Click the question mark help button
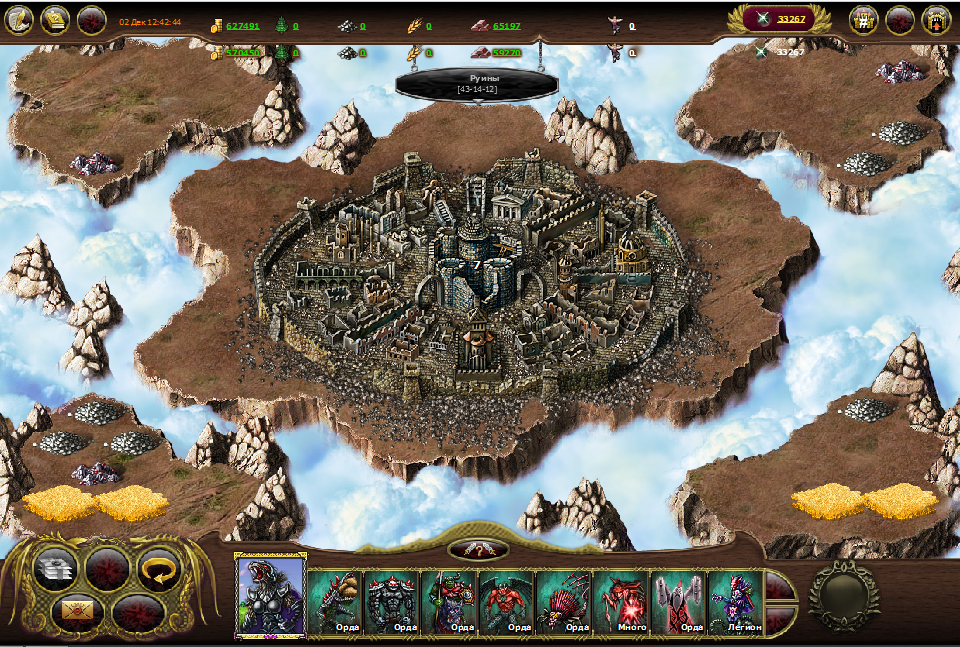Image resolution: width=960 pixels, height=647 pixels. click(478, 549)
